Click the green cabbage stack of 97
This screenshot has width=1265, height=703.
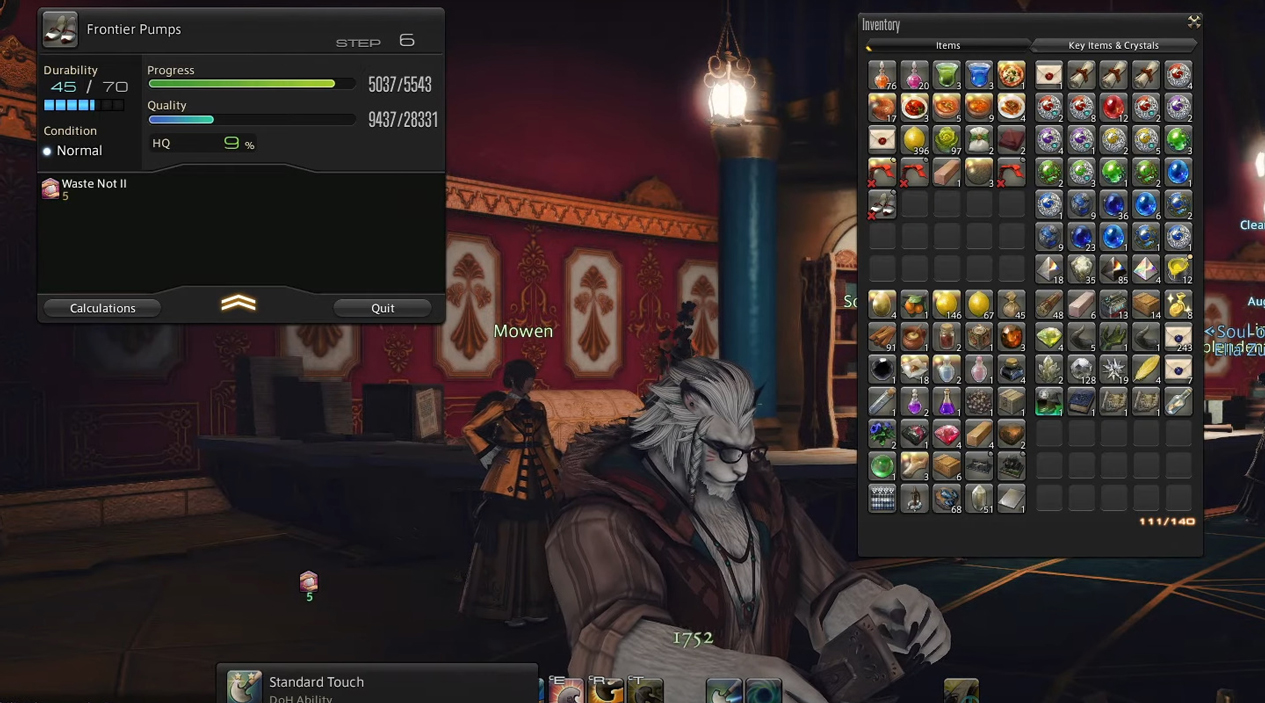(946, 140)
